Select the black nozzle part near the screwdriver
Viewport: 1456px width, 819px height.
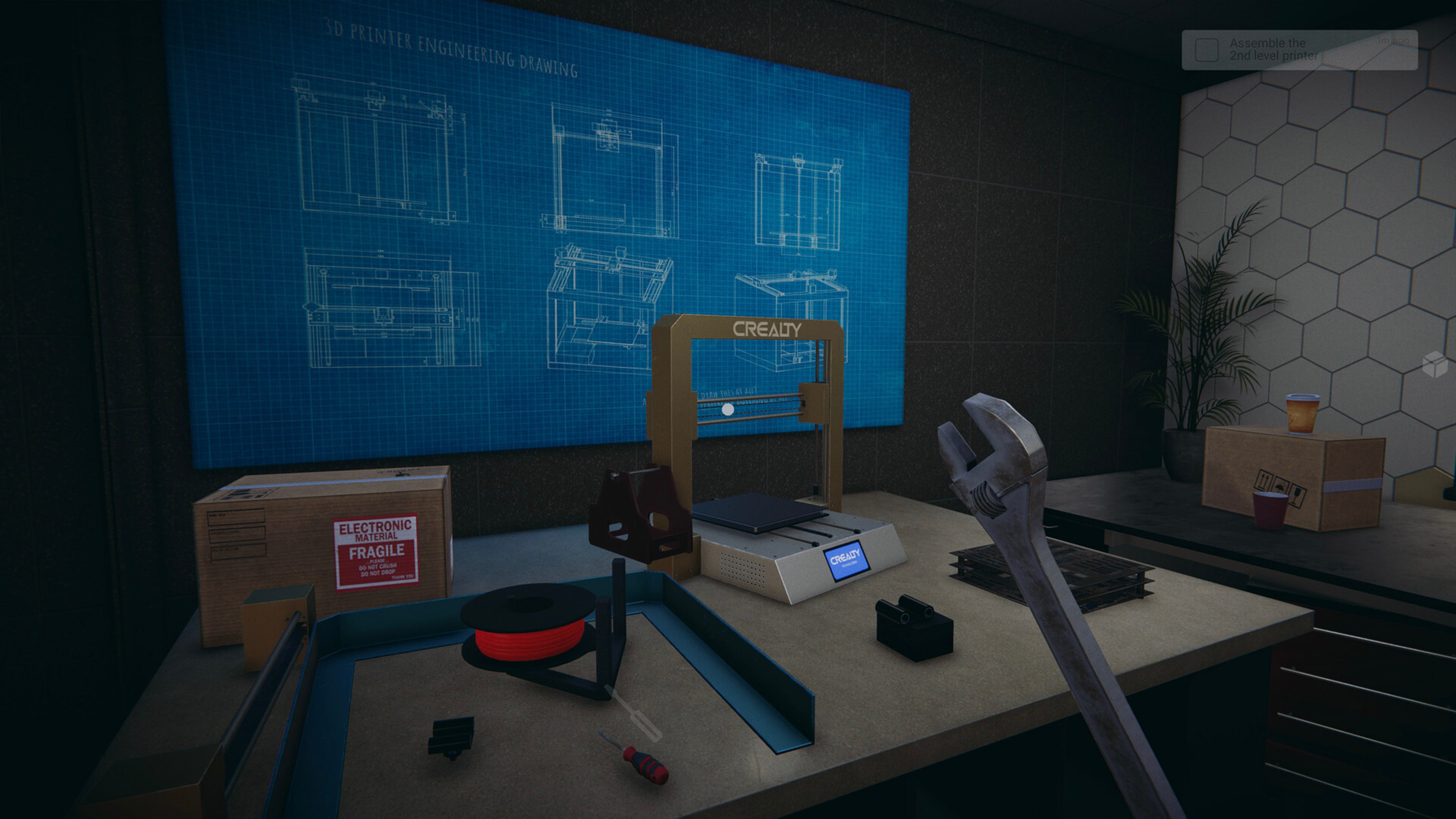click(452, 735)
